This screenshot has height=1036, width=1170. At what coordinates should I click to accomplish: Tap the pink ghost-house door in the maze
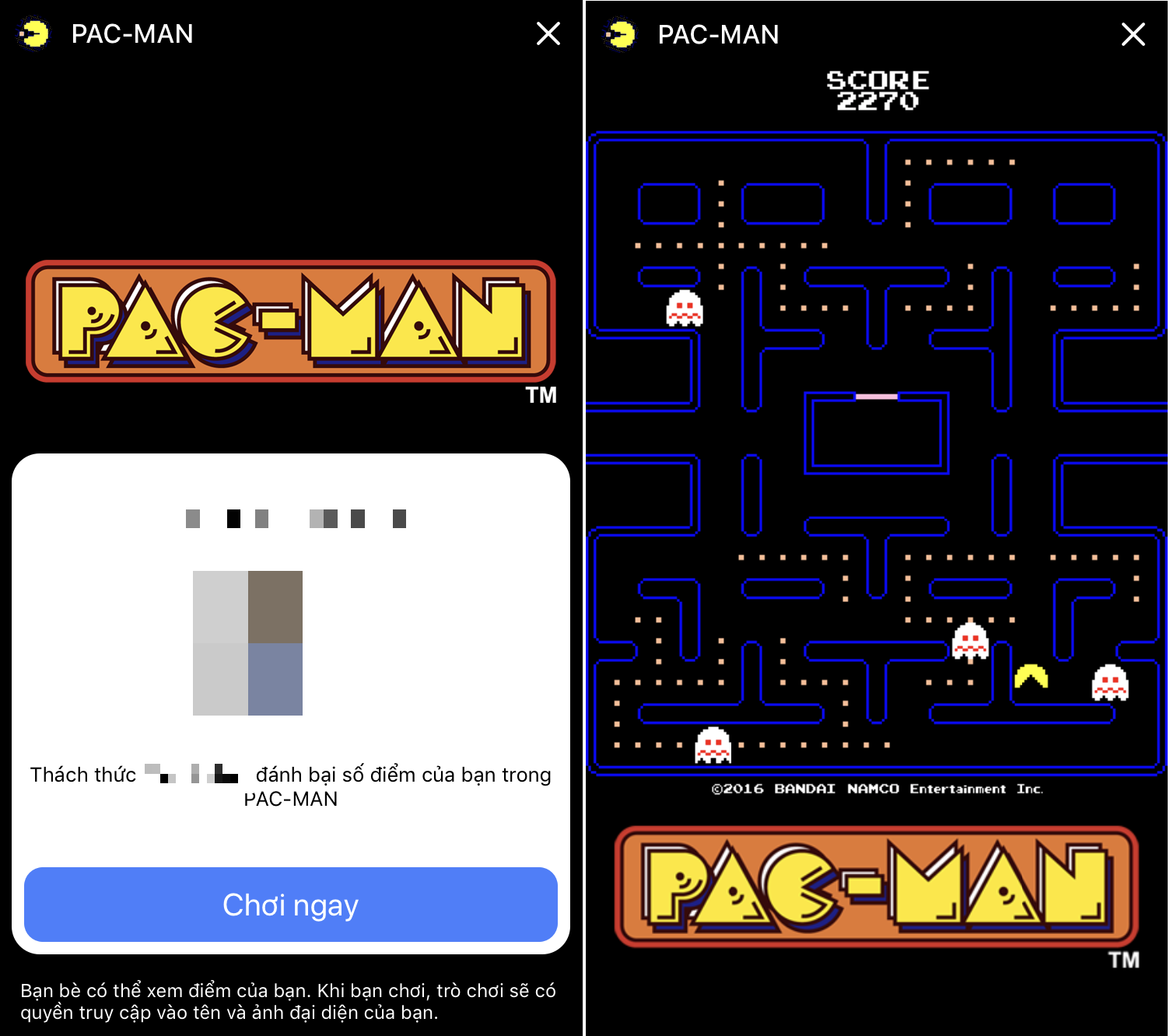(878, 395)
